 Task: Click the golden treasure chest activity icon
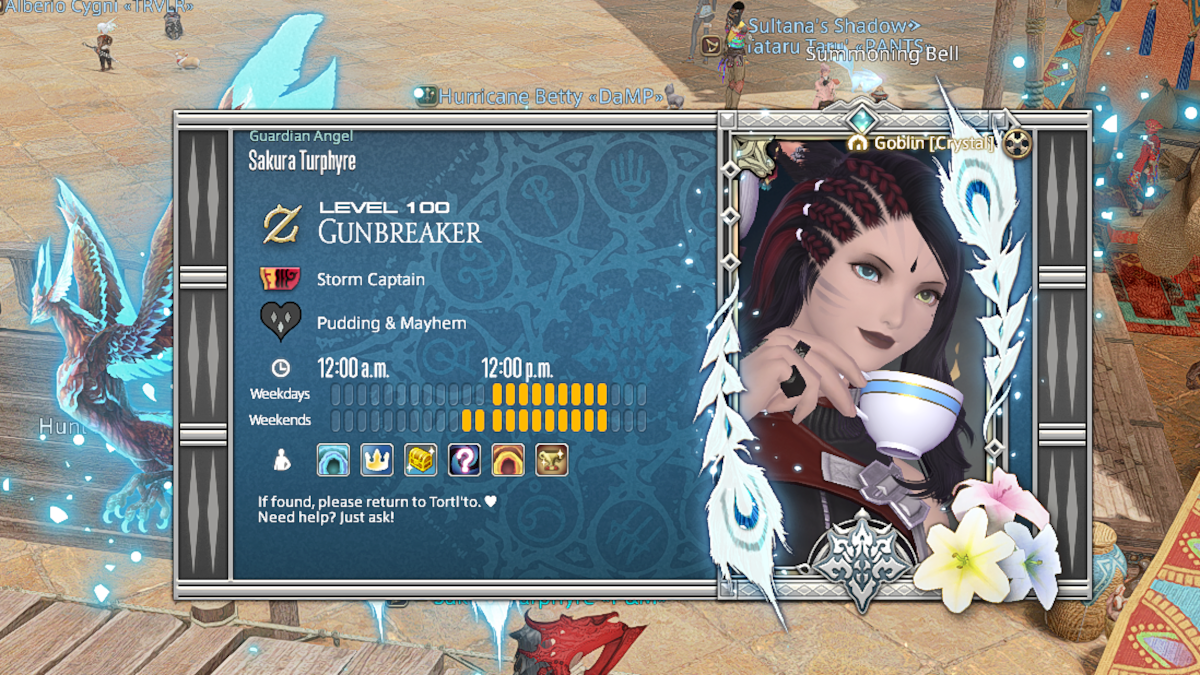pos(421,460)
